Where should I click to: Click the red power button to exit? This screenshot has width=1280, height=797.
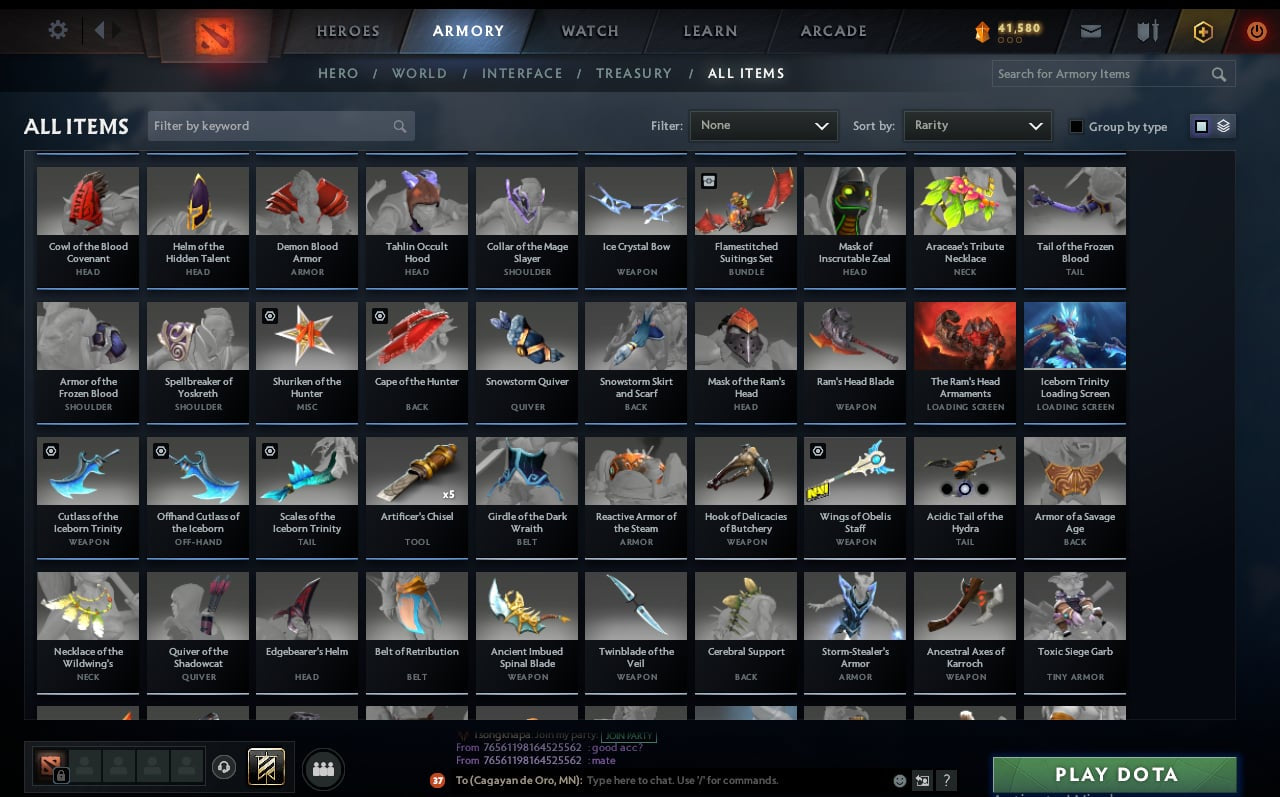click(x=1256, y=29)
